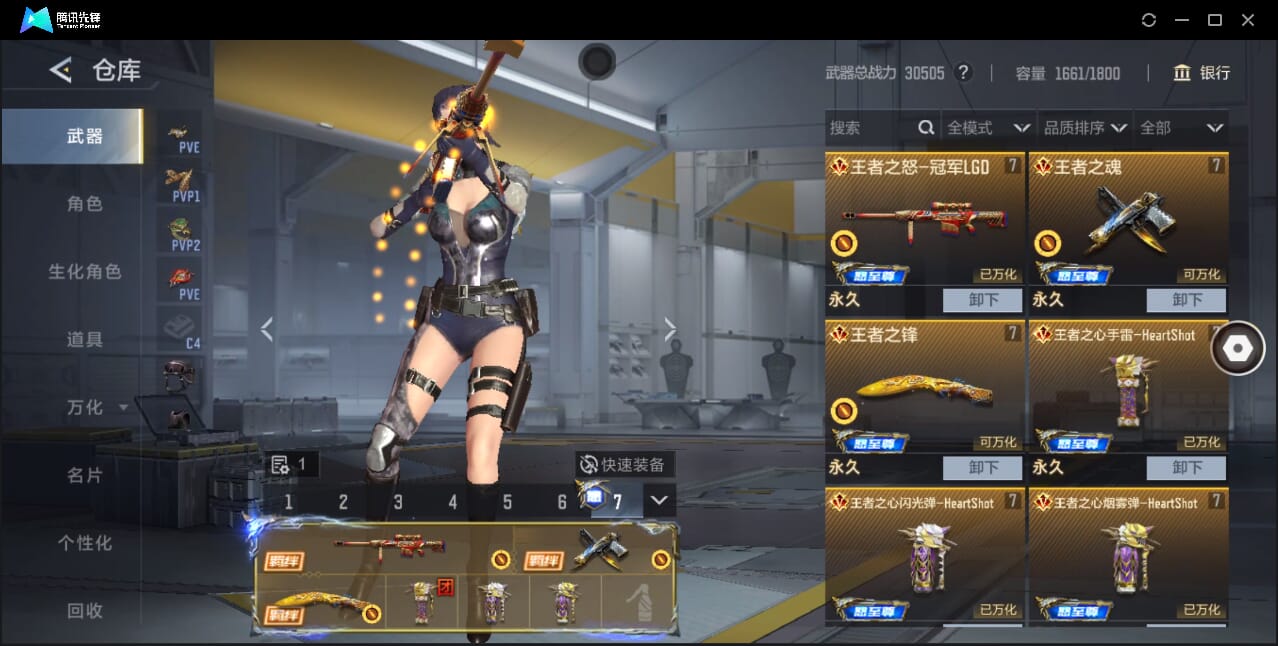Screen dimensions: 1278x646
Task: Select the 王者之锋 weapon card
Action: tap(925, 390)
